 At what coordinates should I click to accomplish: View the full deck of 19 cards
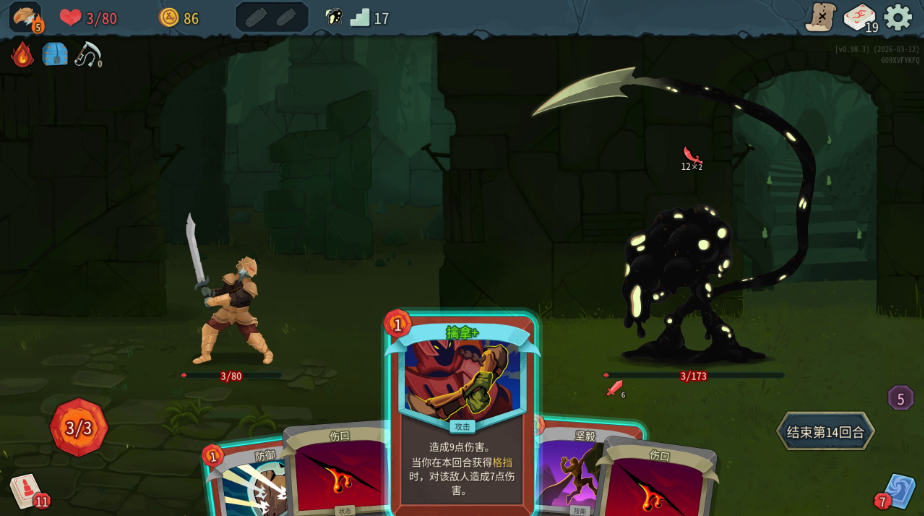pos(859,17)
